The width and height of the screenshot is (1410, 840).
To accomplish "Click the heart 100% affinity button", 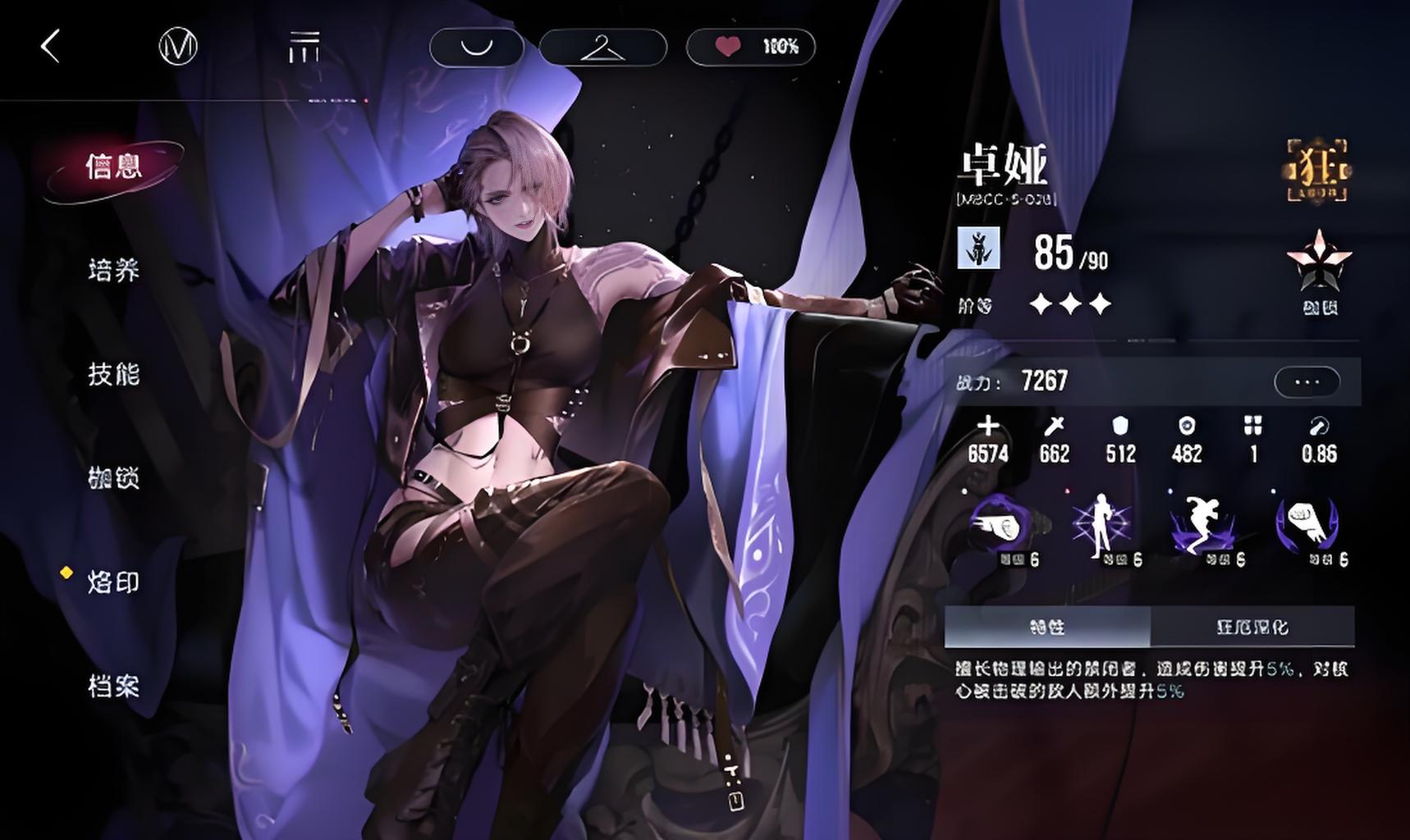I will (751, 47).
